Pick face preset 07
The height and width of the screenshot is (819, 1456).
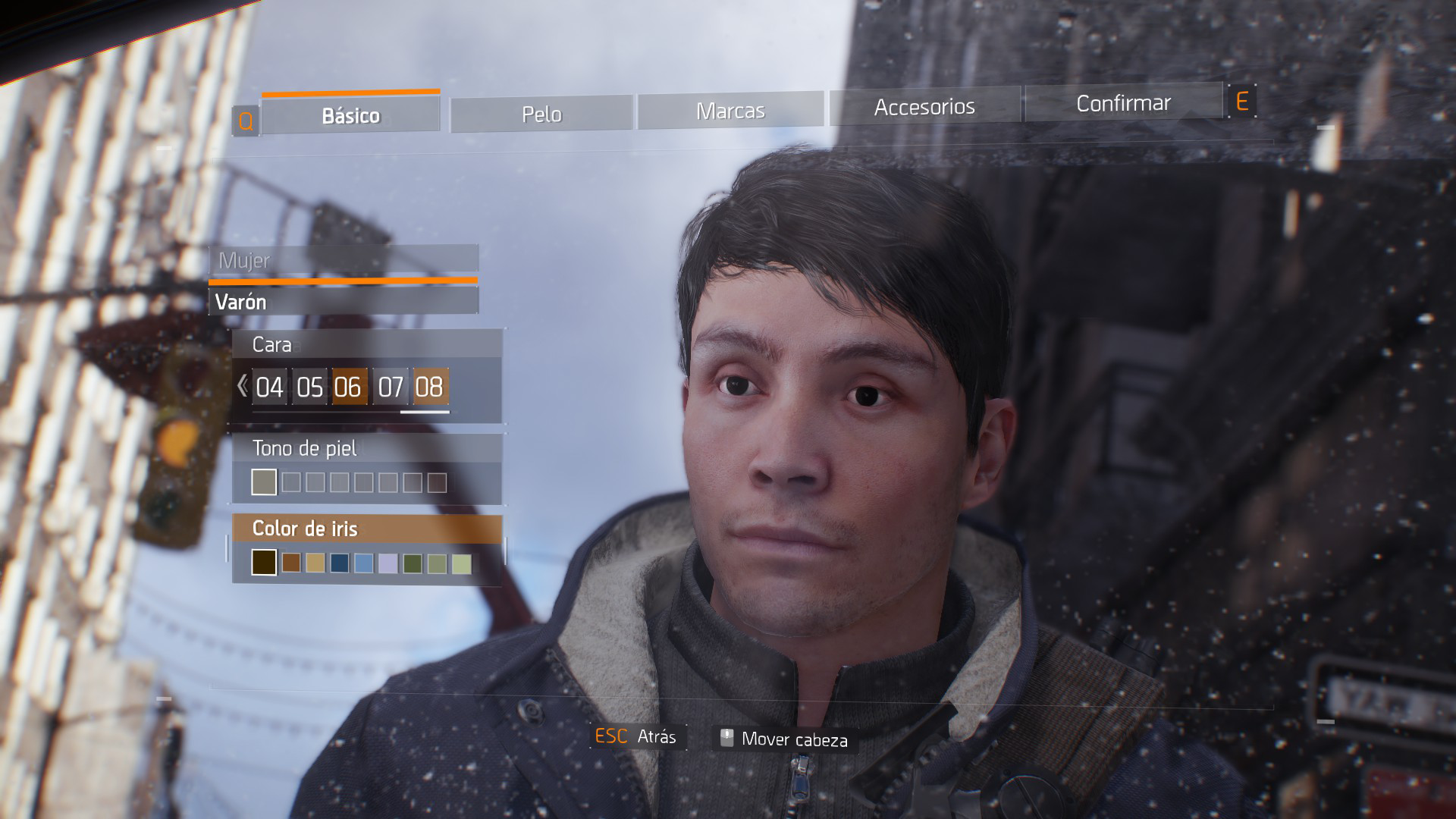point(390,388)
